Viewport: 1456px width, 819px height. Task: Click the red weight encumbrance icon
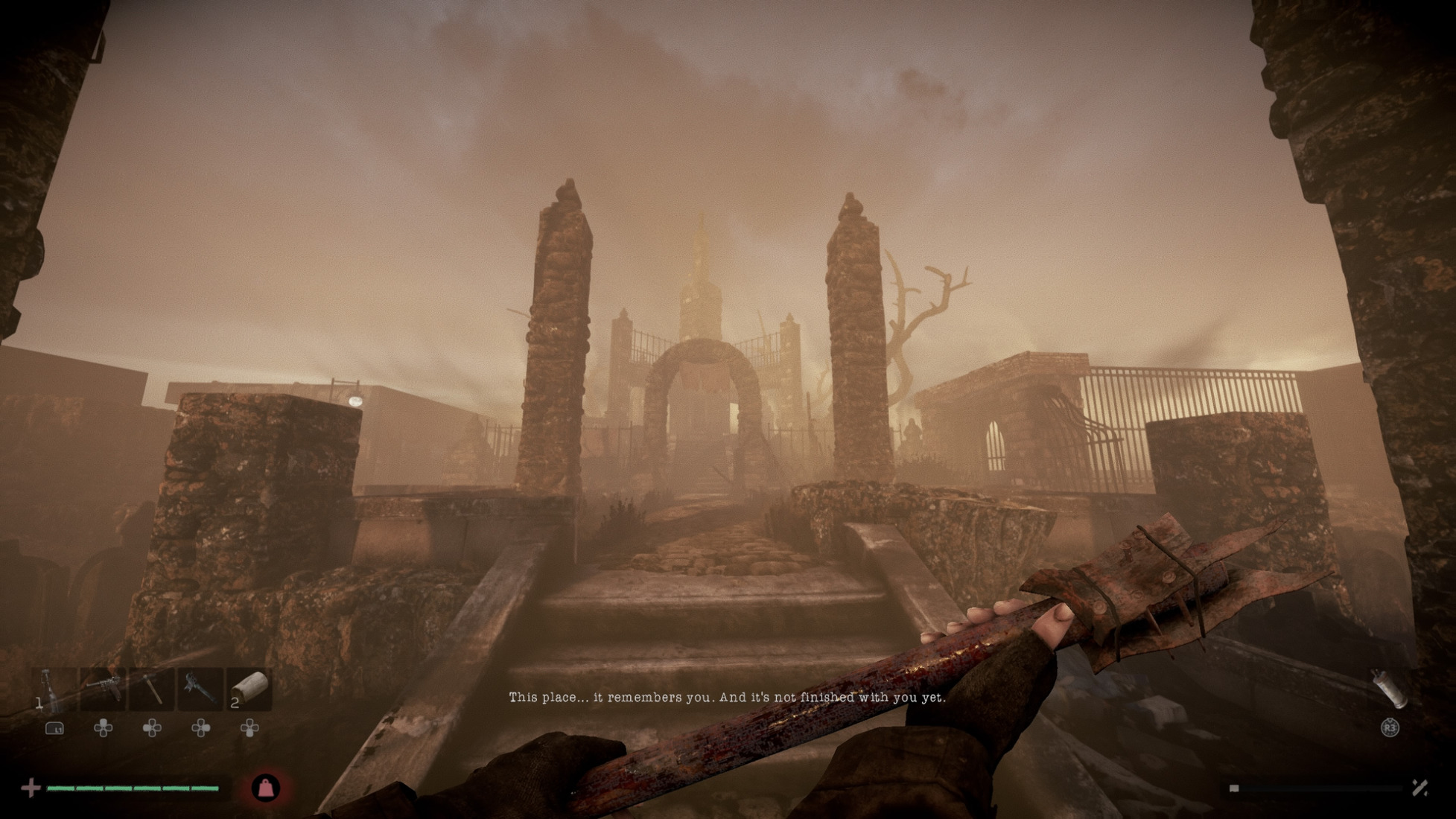pos(266,788)
